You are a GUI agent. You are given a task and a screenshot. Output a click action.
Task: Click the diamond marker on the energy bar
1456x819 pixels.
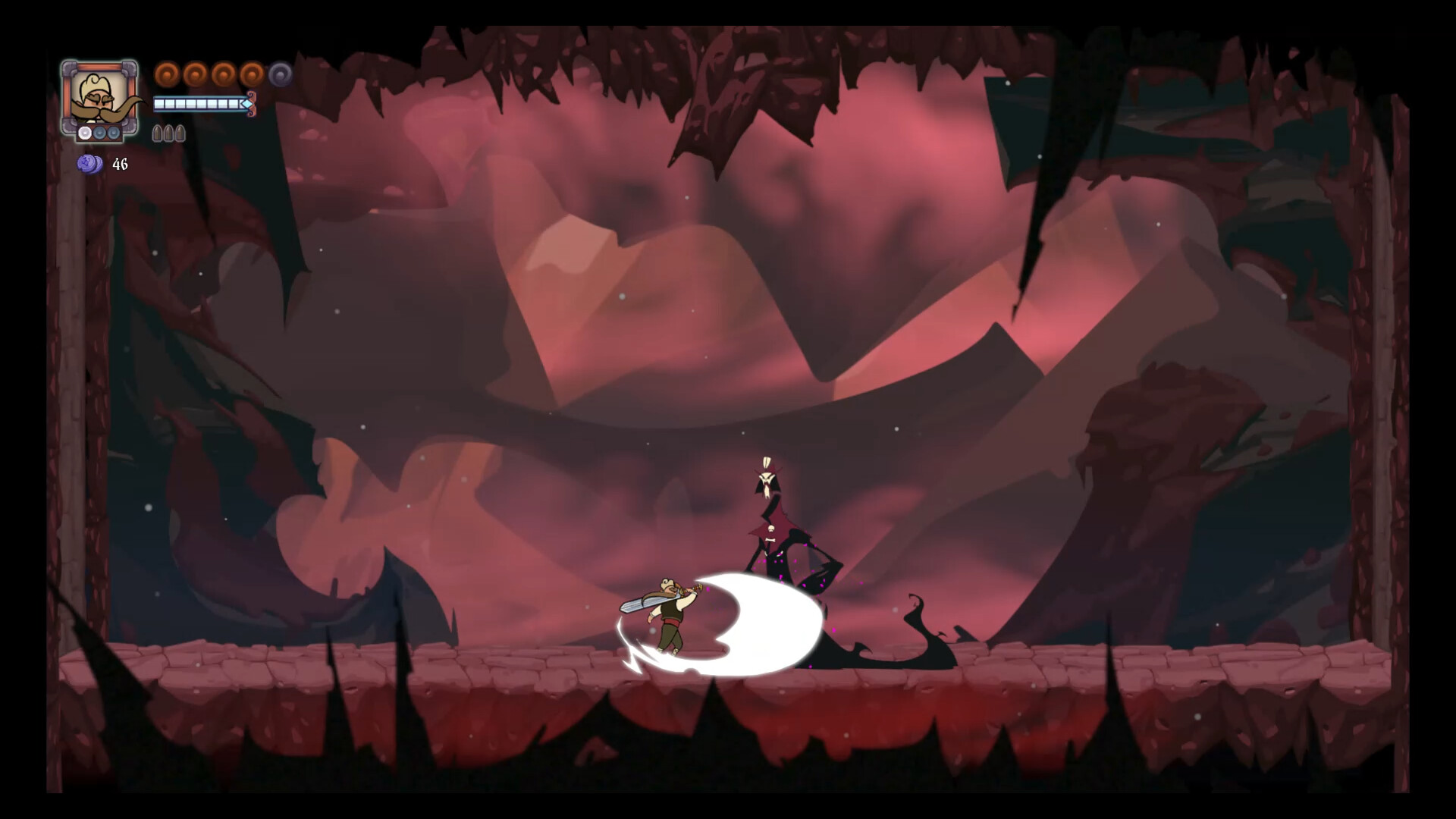(x=246, y=104)
